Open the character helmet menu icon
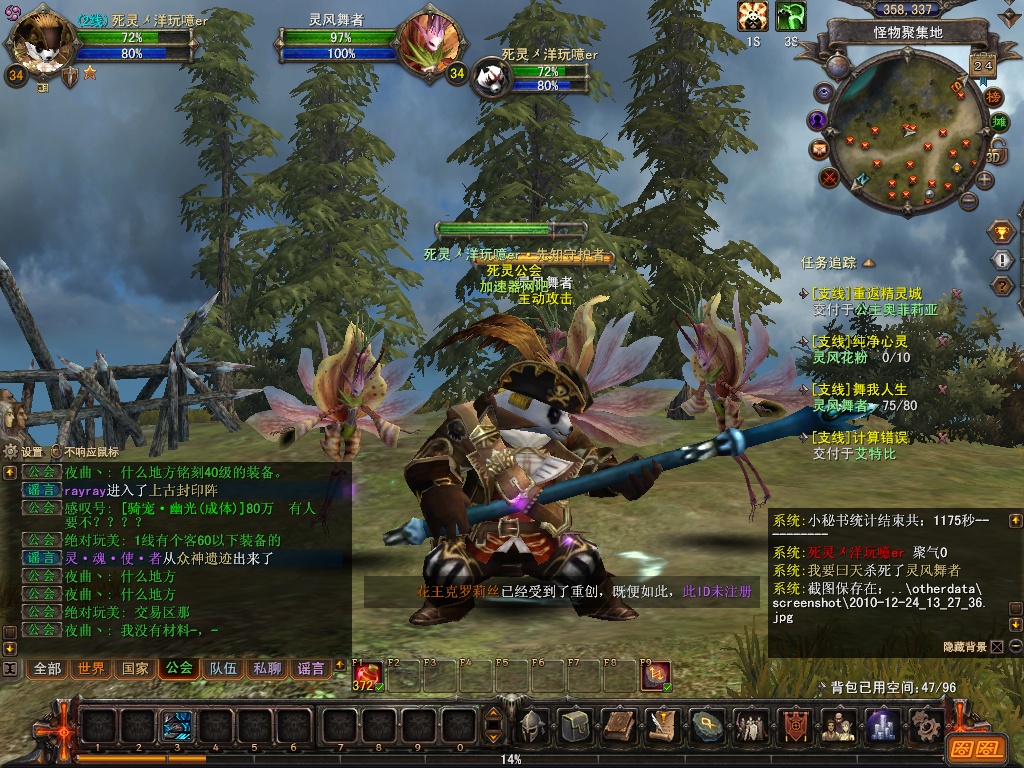 (532, 724)
